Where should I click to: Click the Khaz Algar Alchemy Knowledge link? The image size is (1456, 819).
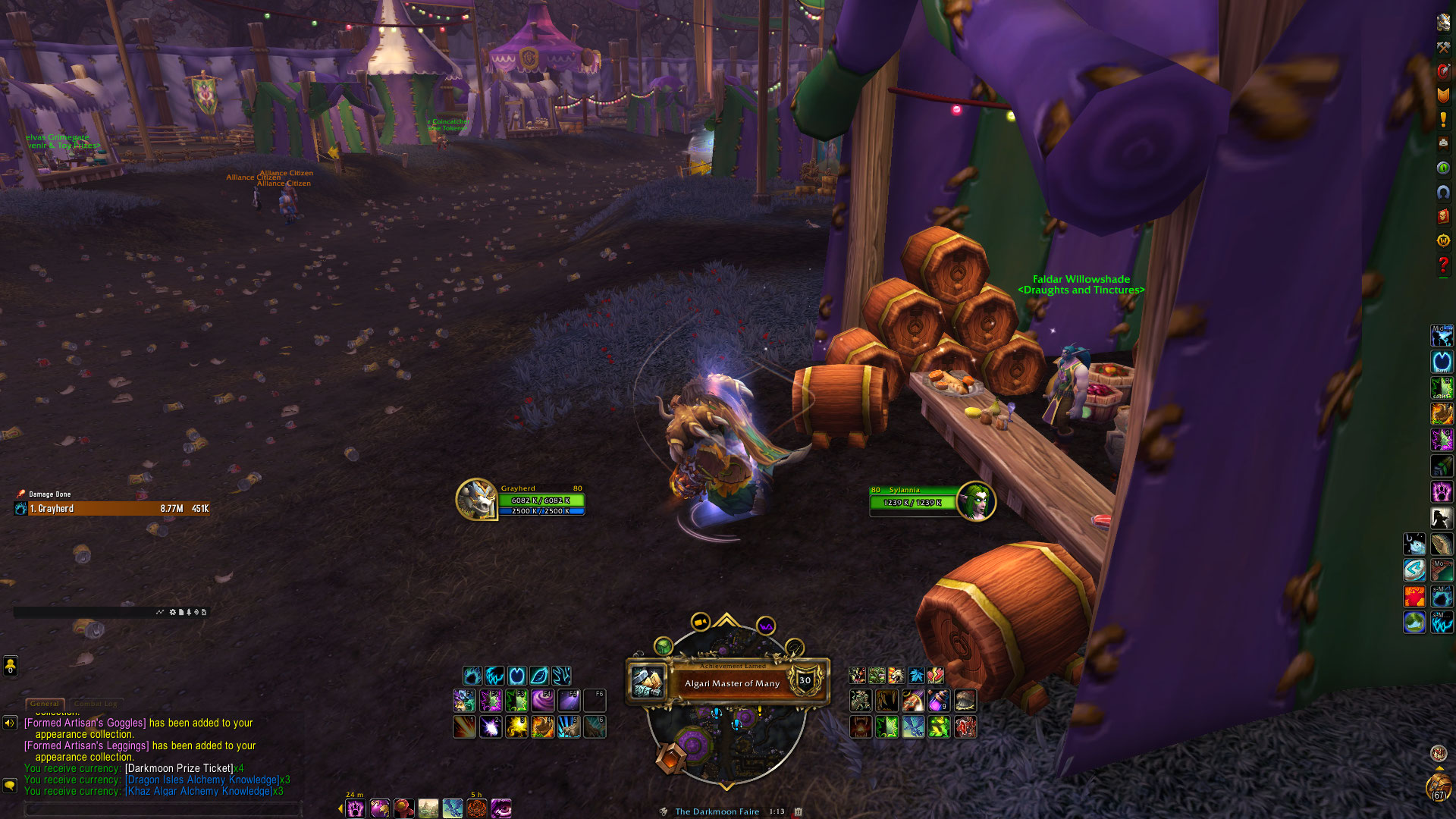click(199, 791)
